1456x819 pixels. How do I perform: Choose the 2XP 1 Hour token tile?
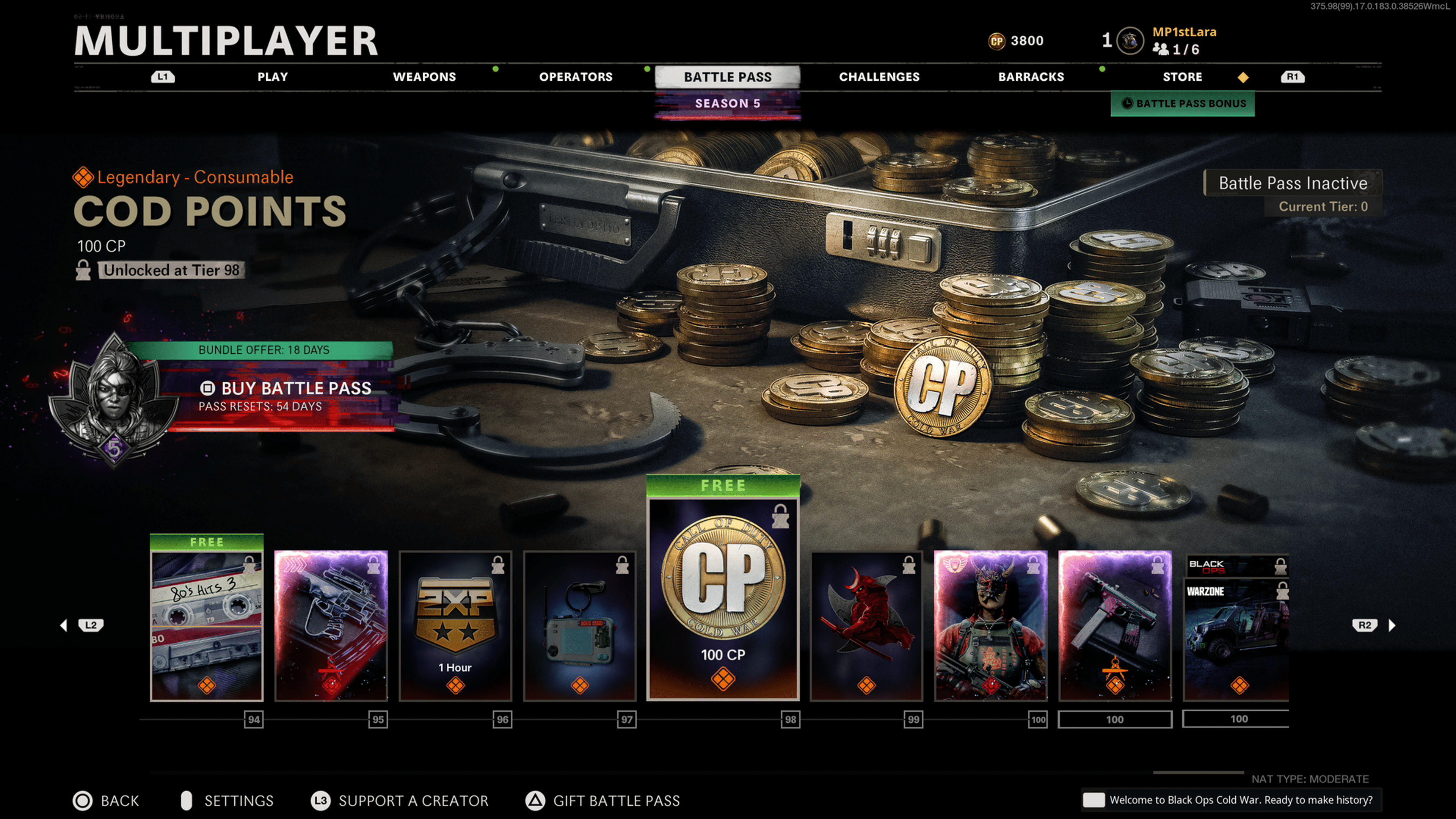tap(455, 624)
